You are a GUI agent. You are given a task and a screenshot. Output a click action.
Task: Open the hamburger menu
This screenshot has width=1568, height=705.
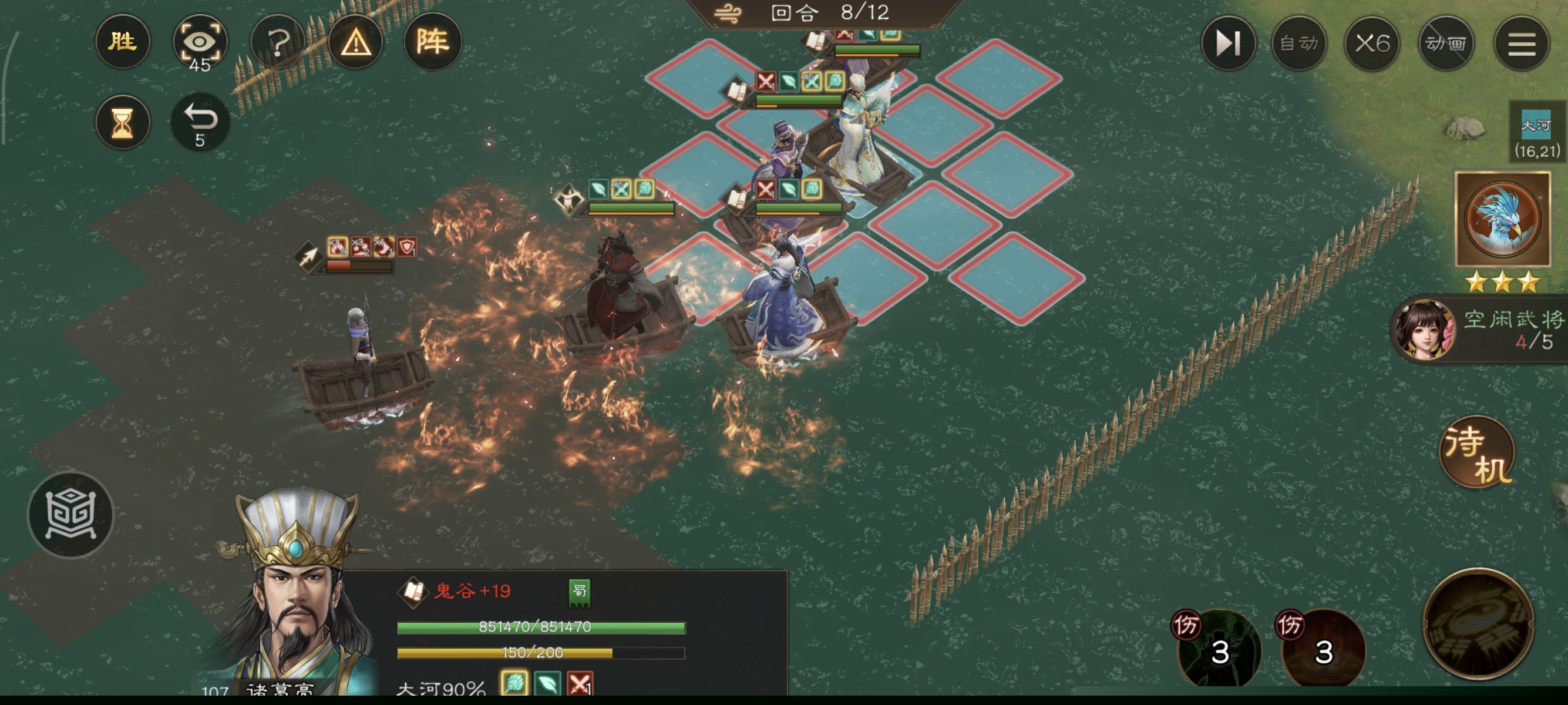point(1521,43)
